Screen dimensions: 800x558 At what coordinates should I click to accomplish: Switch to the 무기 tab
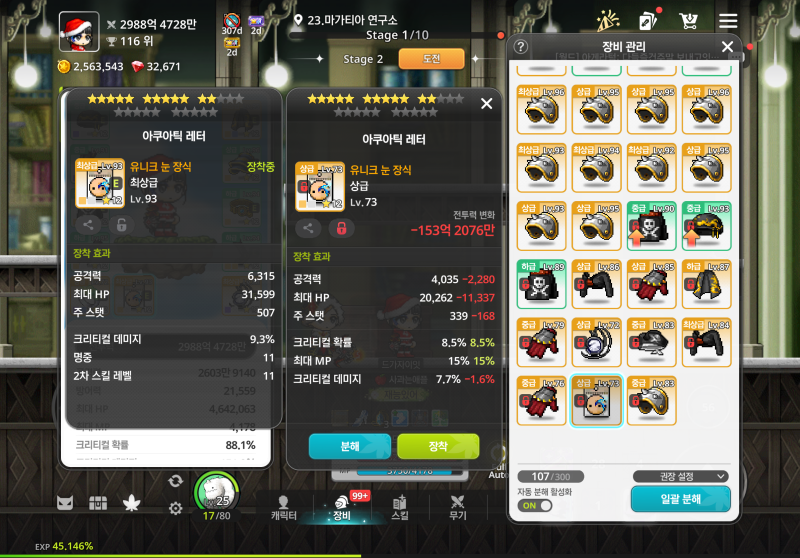[x=458, y=507]
